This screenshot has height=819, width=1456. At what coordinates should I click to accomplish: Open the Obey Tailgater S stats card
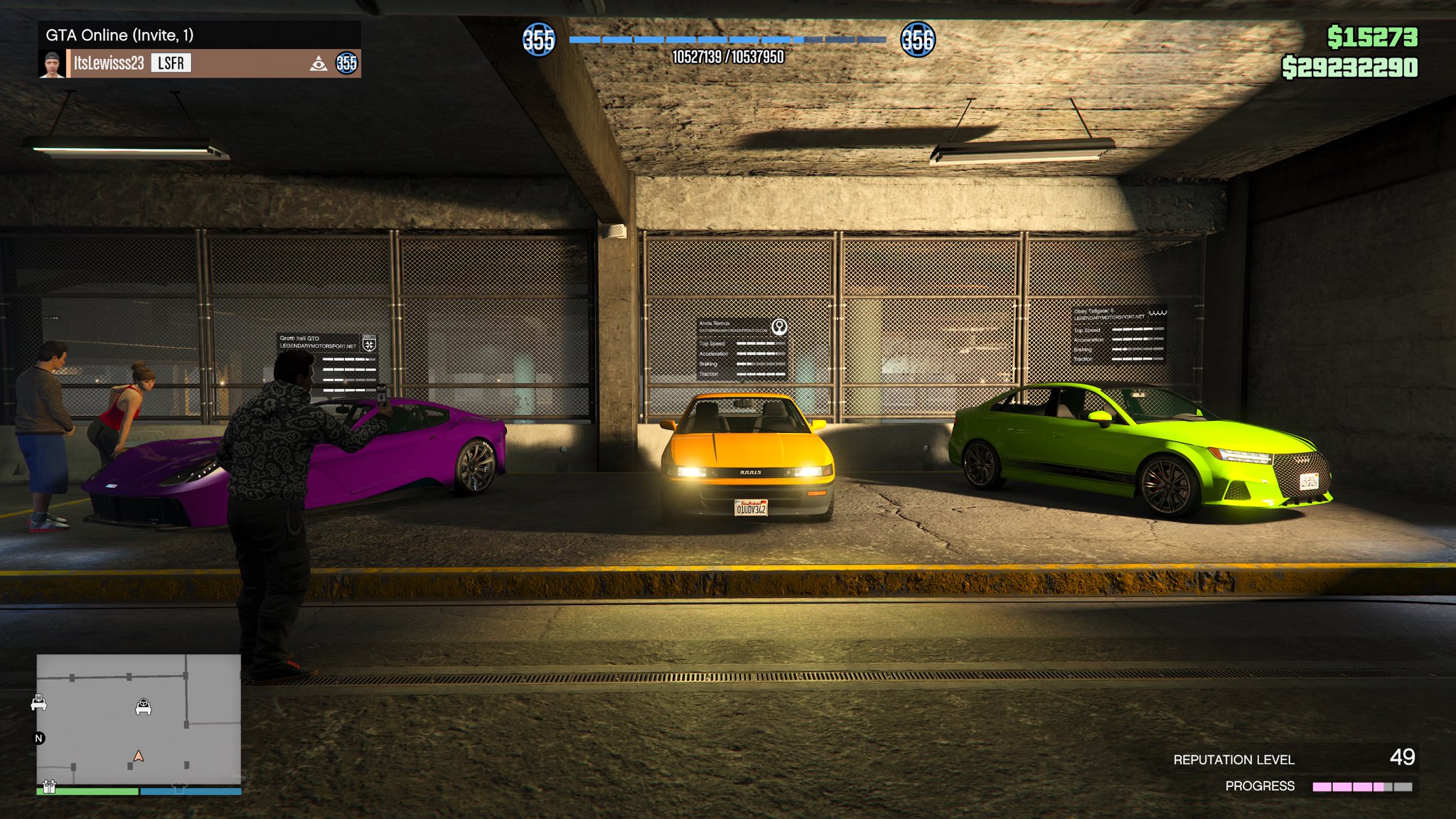click(1119, 334)
